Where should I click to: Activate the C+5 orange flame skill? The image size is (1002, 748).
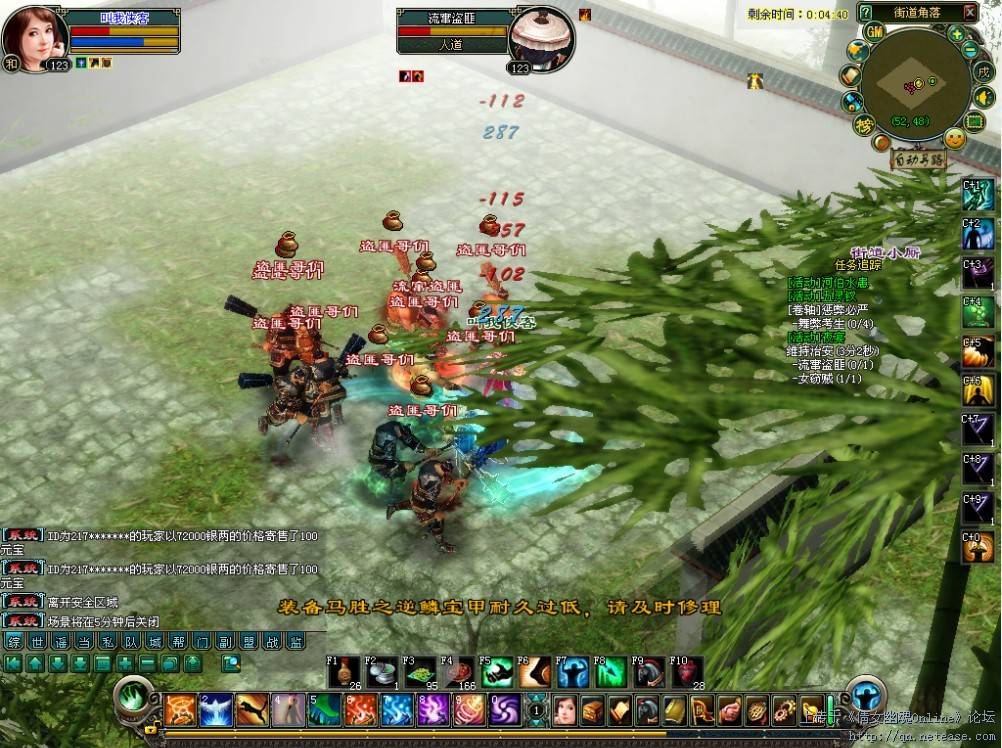click(978, 352)
